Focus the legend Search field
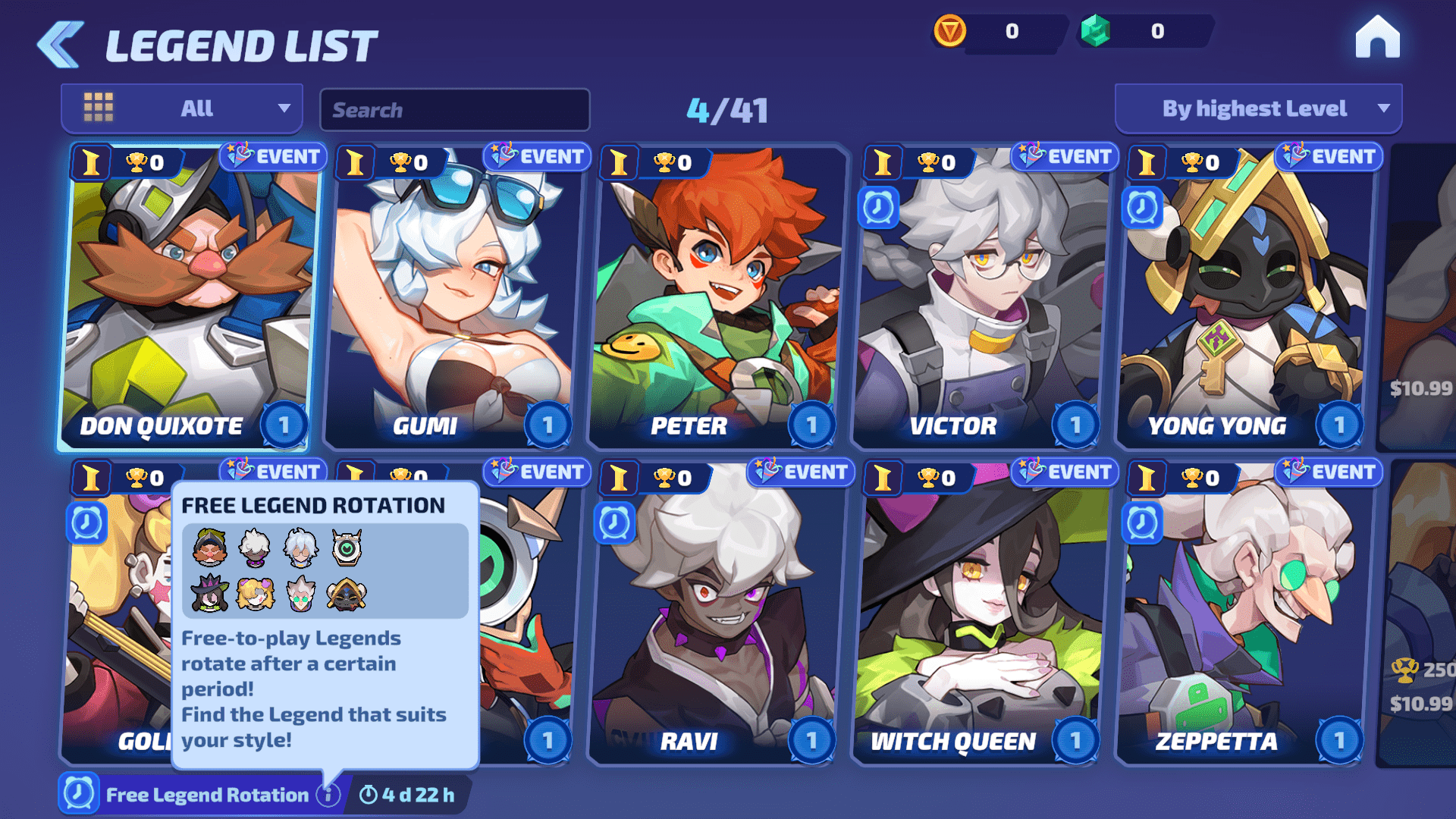 [x=455, y=110]
